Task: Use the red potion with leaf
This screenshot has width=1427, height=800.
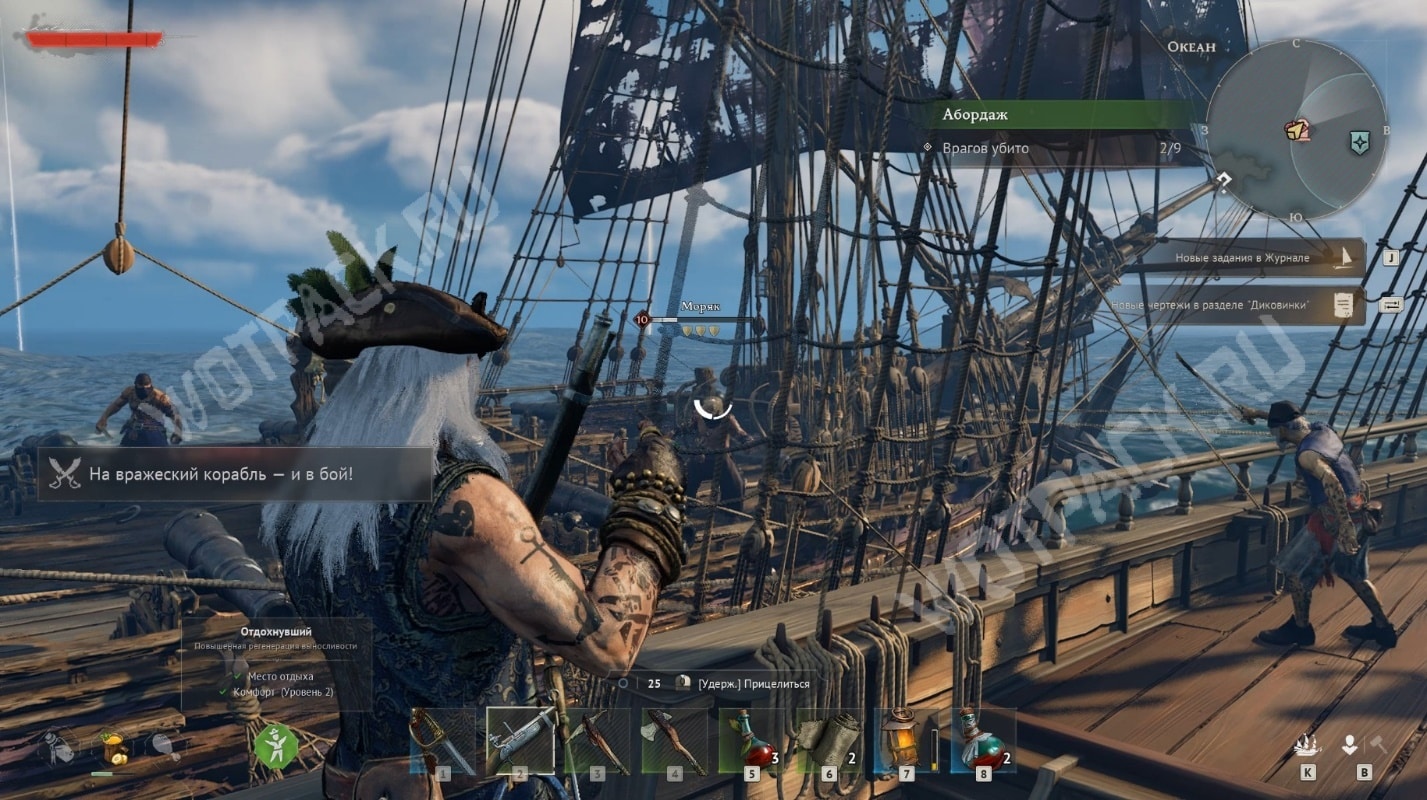Action: (x=751, y=741)
